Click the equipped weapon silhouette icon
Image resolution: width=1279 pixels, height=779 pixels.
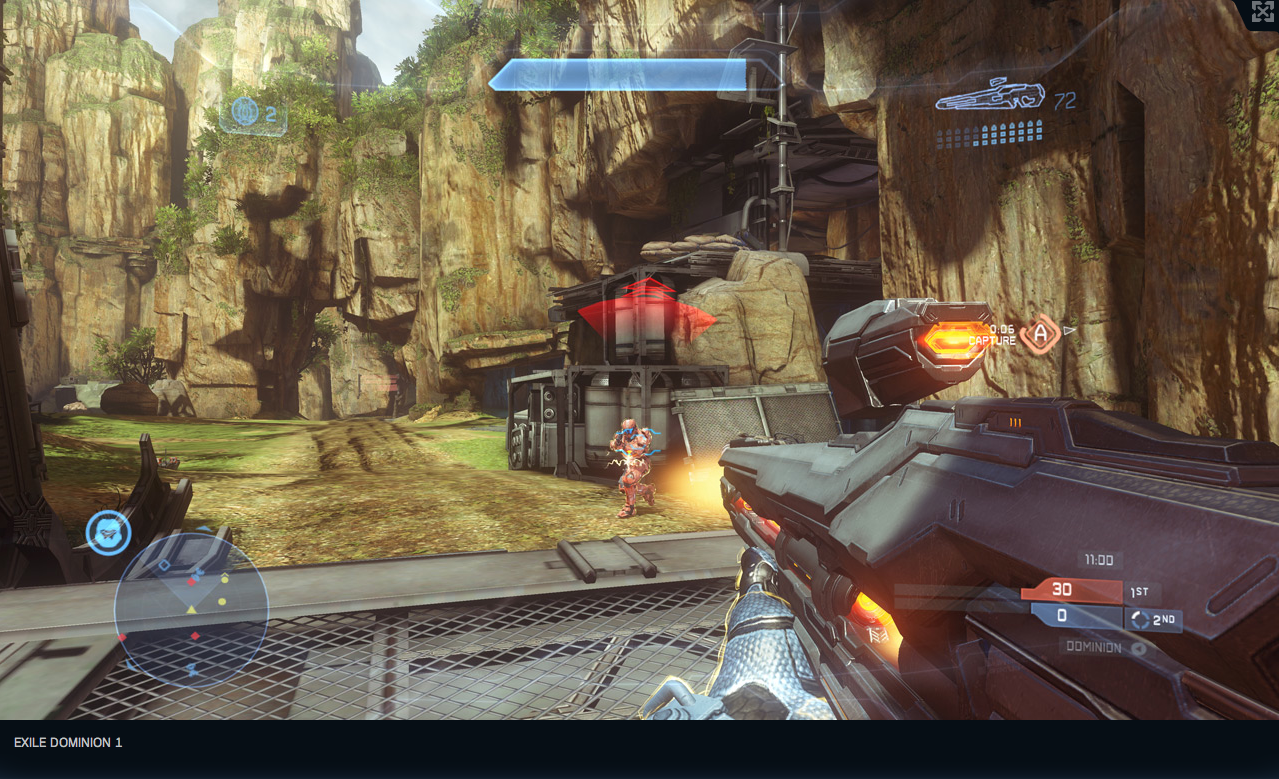tap(990, 95)
